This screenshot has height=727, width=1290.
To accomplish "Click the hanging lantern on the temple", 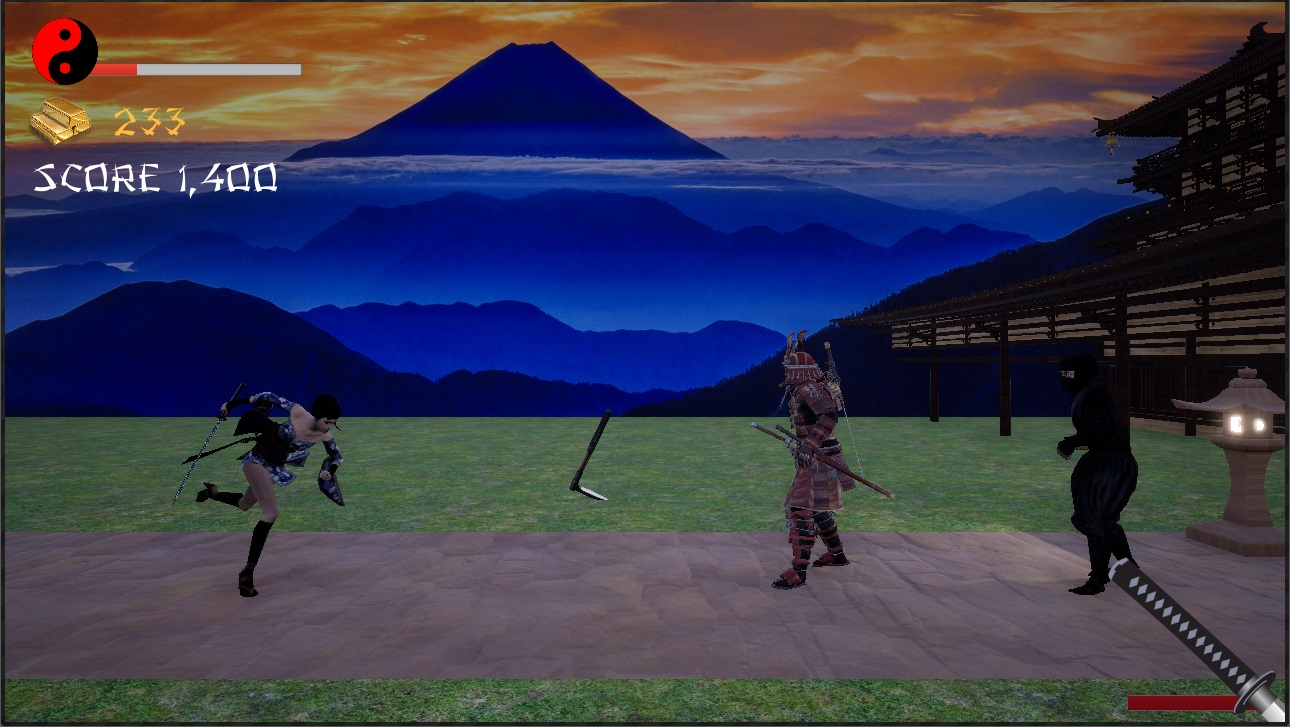I will tap(1110, 140).
